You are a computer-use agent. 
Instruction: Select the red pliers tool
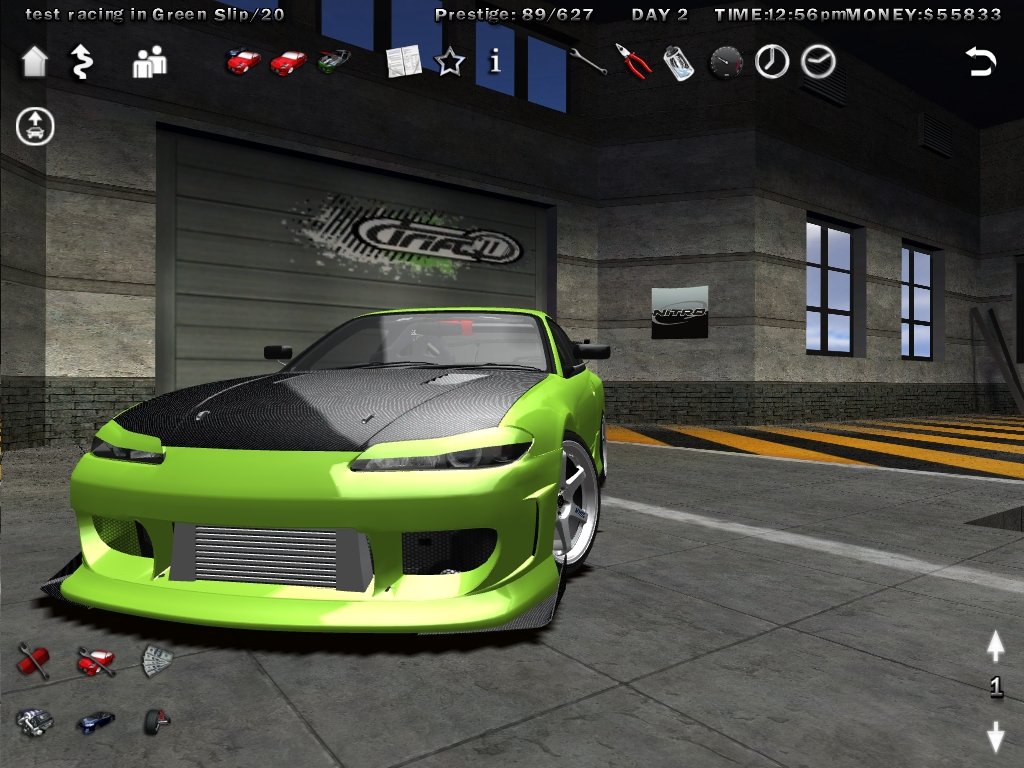point(633,62)
